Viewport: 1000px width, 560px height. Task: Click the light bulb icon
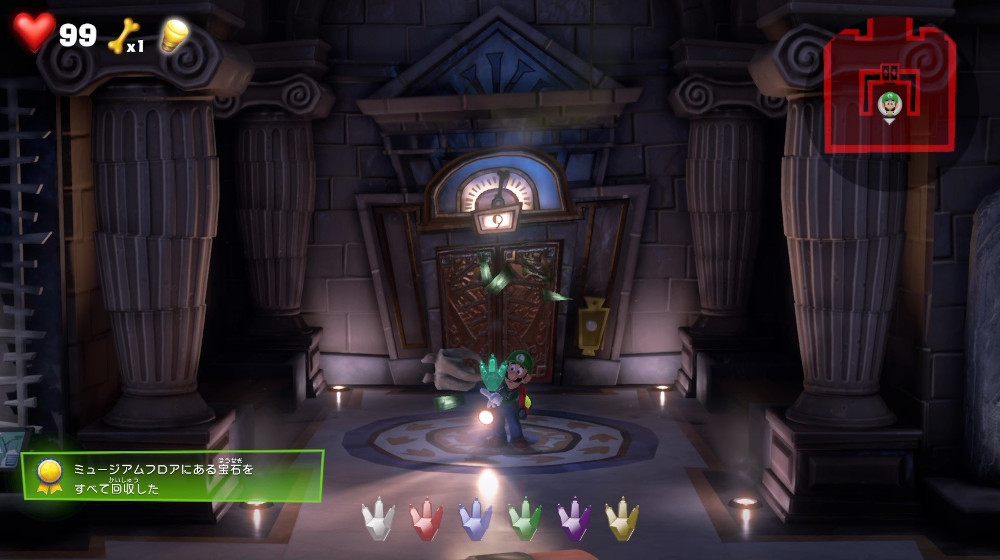point(174,36)
